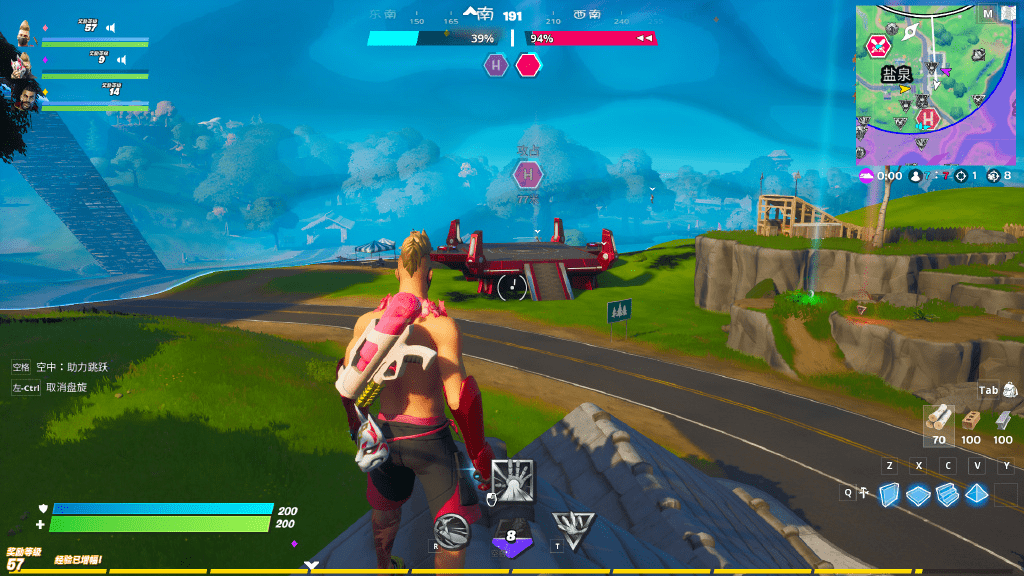1024x576 pixels.
Task: Activate the open-hand burst ability
Action: [x=513, y=480]
